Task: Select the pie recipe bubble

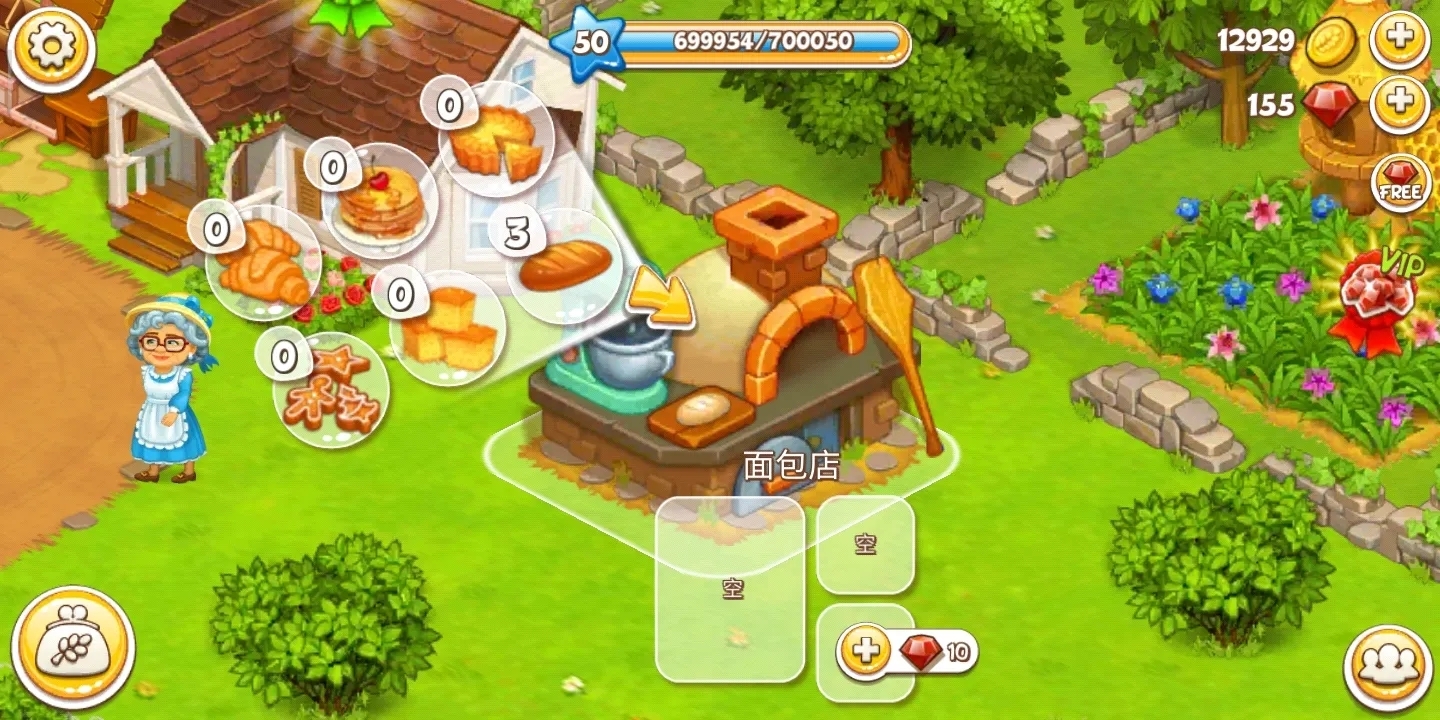Action: point(498,140)
